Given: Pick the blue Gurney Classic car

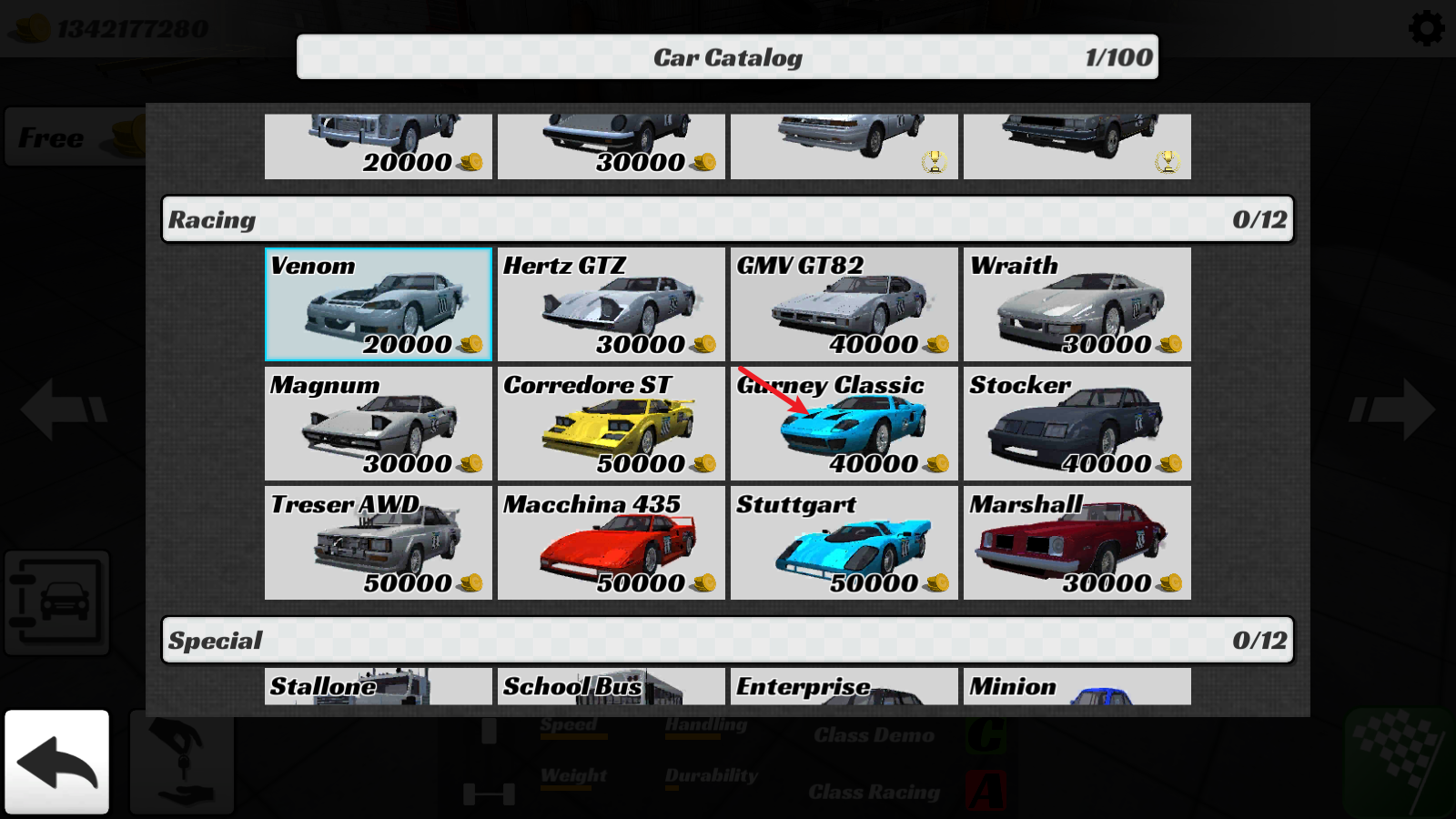Looking at the screenshot, I should [x=844, y=424].
